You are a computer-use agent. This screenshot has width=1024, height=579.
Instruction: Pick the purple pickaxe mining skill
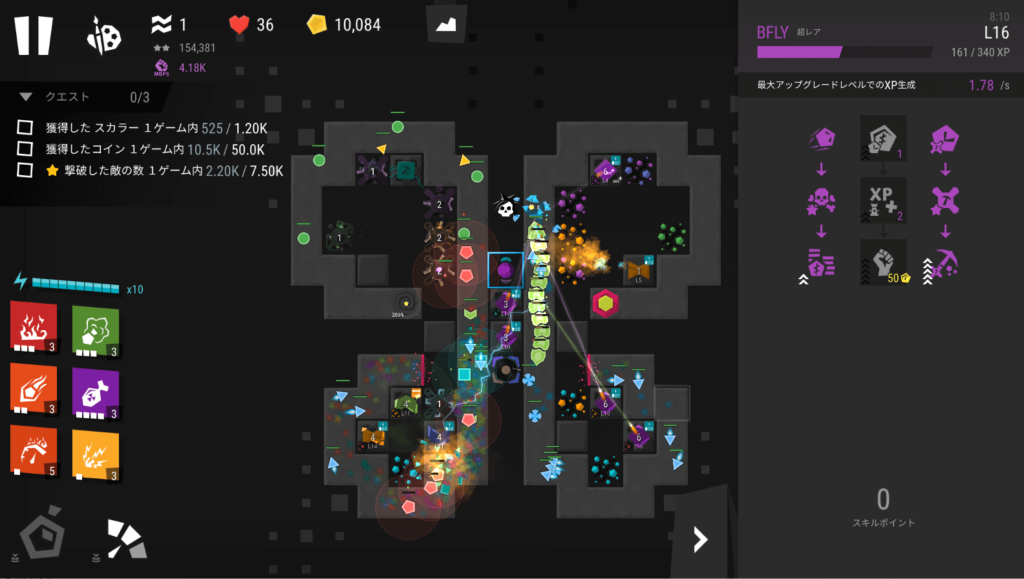pos(944,263)
